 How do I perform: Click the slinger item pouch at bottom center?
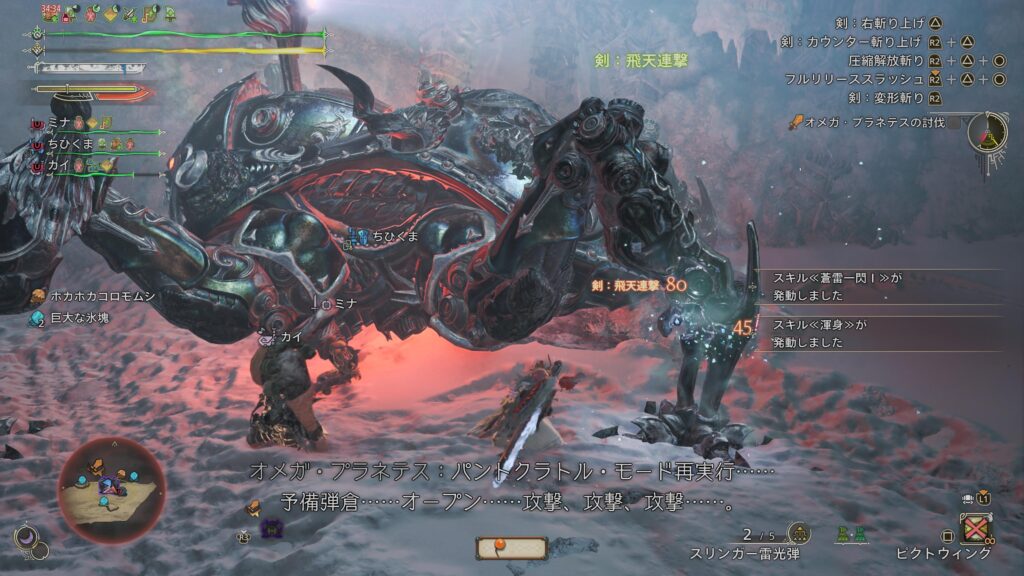511,547
